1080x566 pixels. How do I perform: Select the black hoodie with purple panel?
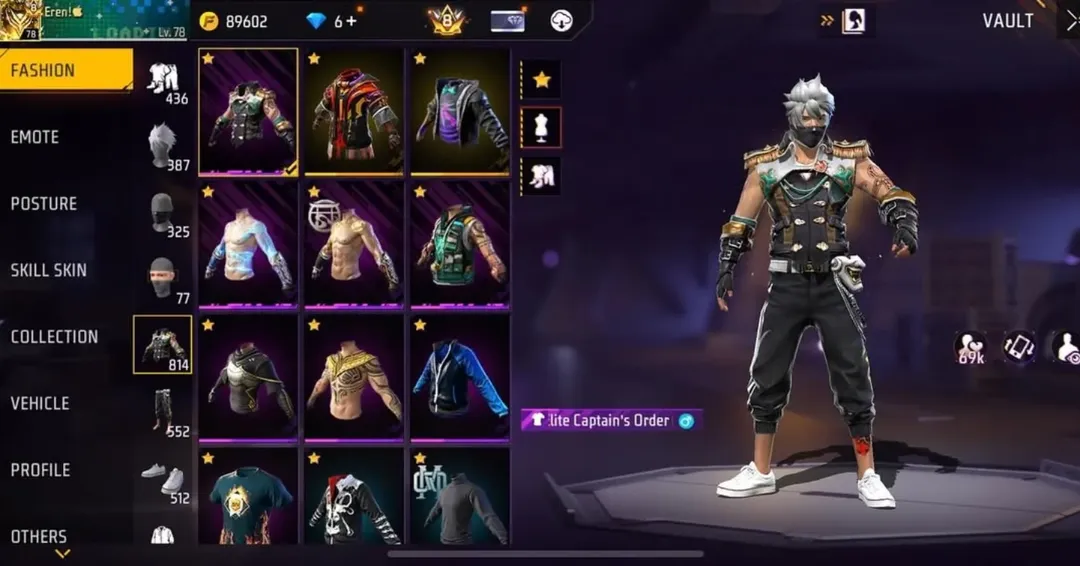460,110
